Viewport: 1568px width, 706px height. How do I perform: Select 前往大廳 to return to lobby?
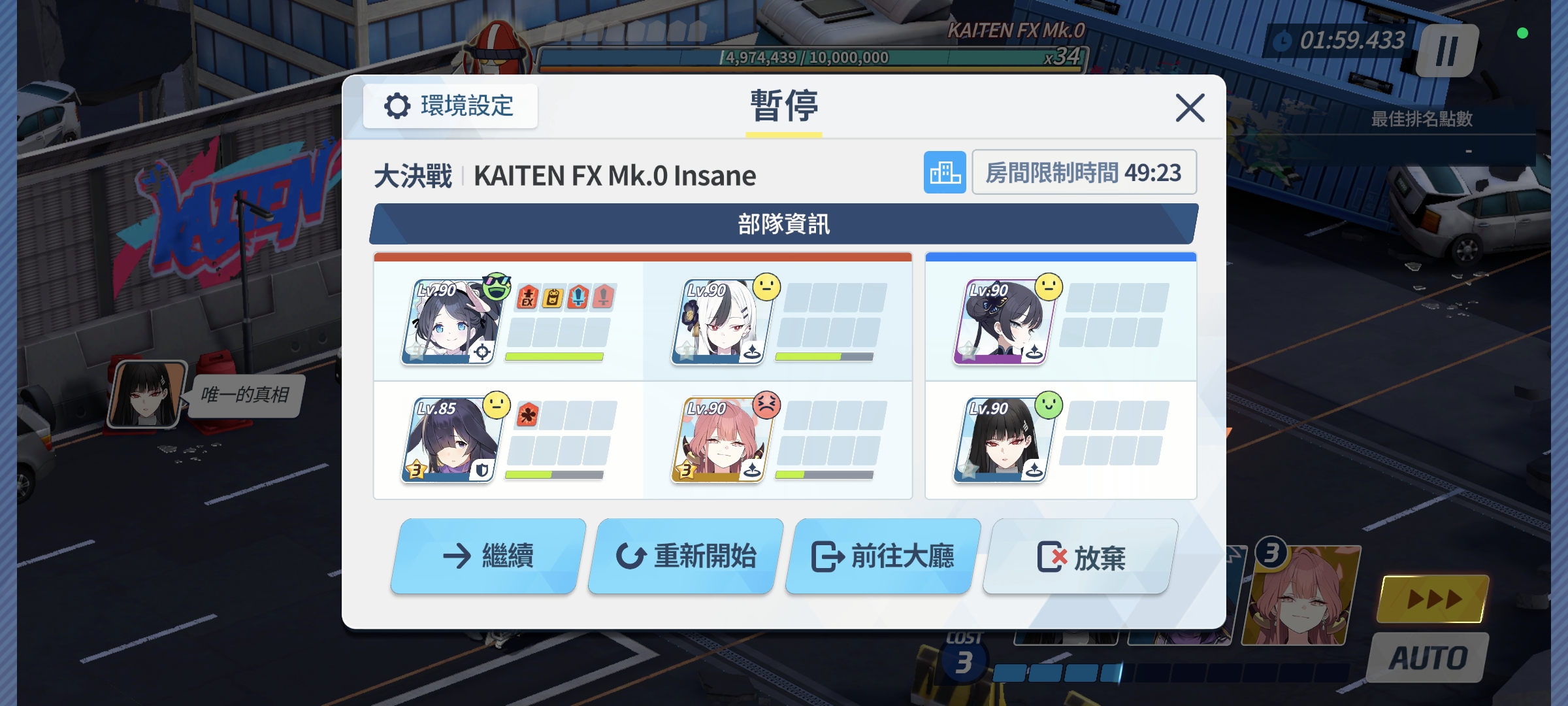[880, 555]
